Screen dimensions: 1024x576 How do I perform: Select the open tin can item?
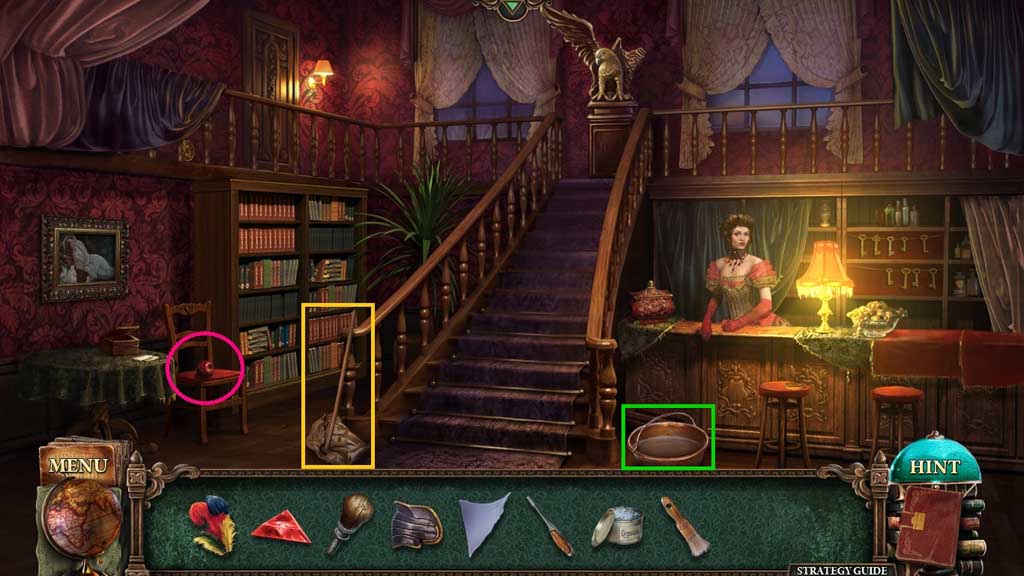[615, 526]
